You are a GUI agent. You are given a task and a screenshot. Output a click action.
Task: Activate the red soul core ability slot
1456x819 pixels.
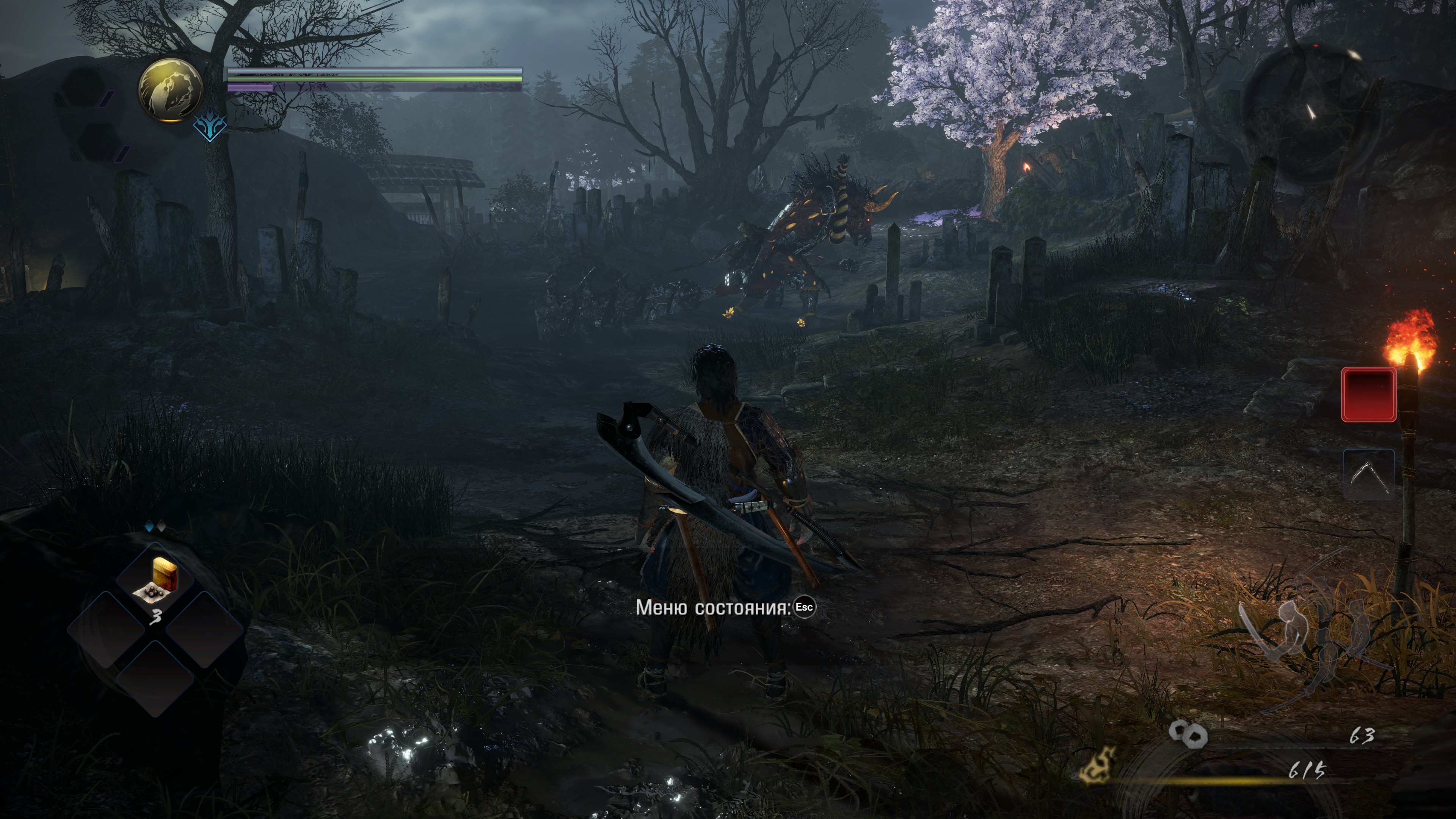pos(1368,394)
